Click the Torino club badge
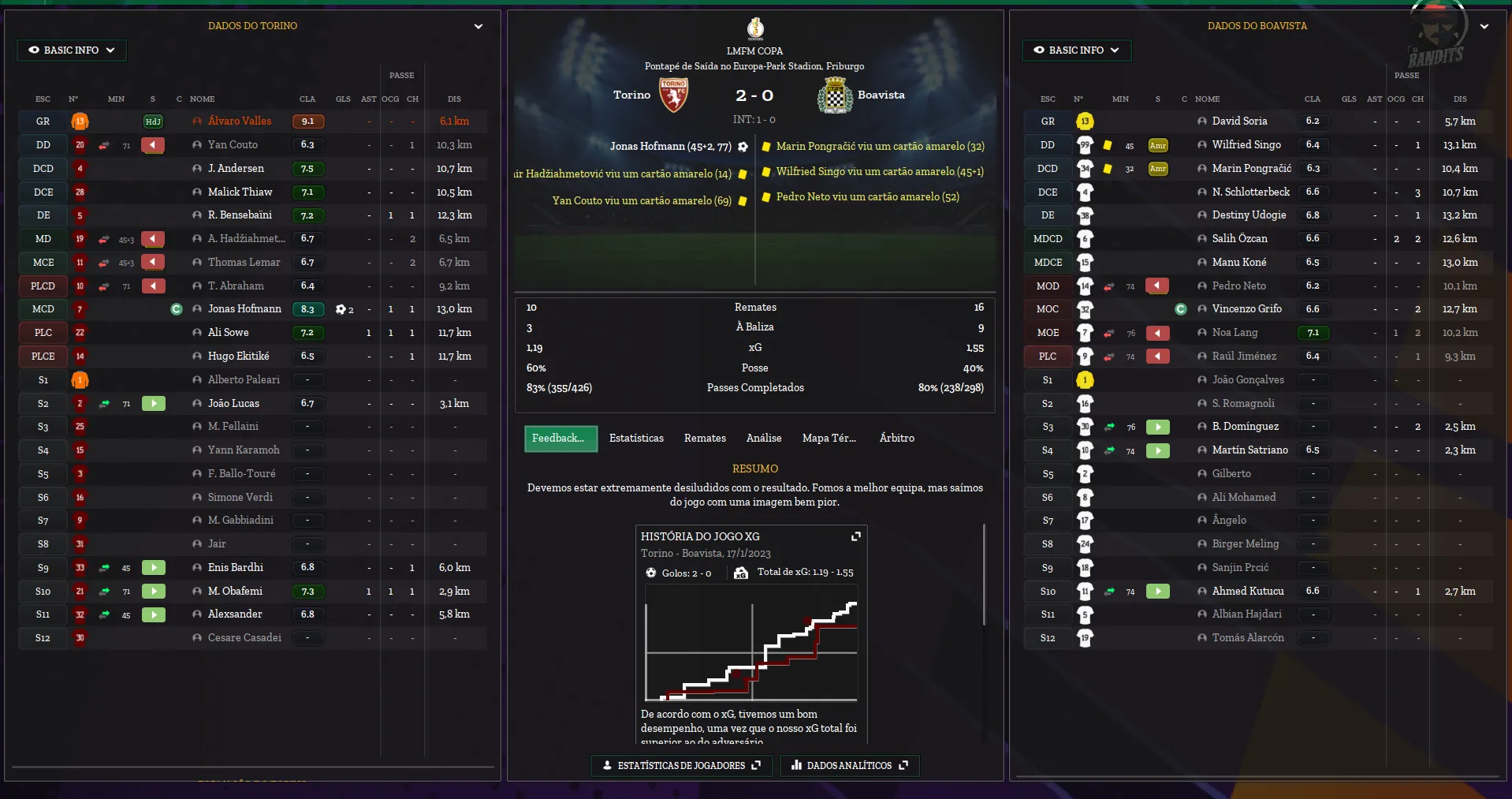This screenshot has height=799, width=1512. (673, 95)
